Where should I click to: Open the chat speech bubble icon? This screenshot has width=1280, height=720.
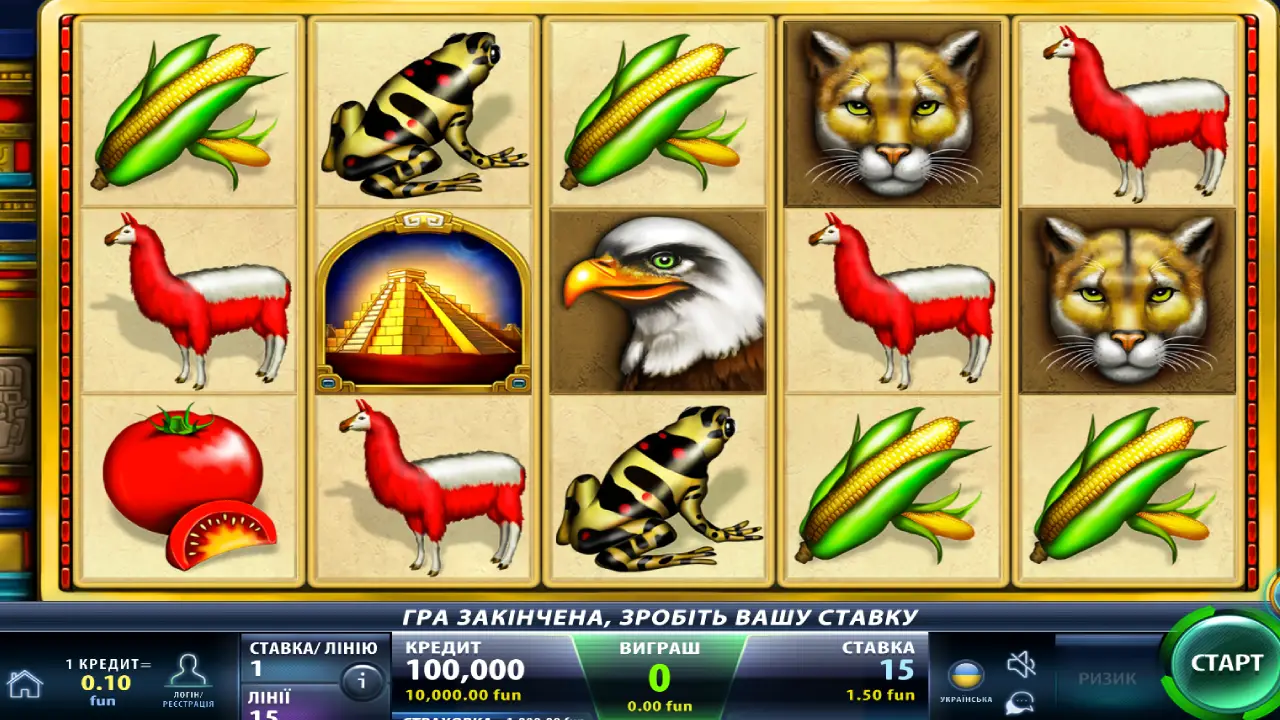(x=1020, y=702)
